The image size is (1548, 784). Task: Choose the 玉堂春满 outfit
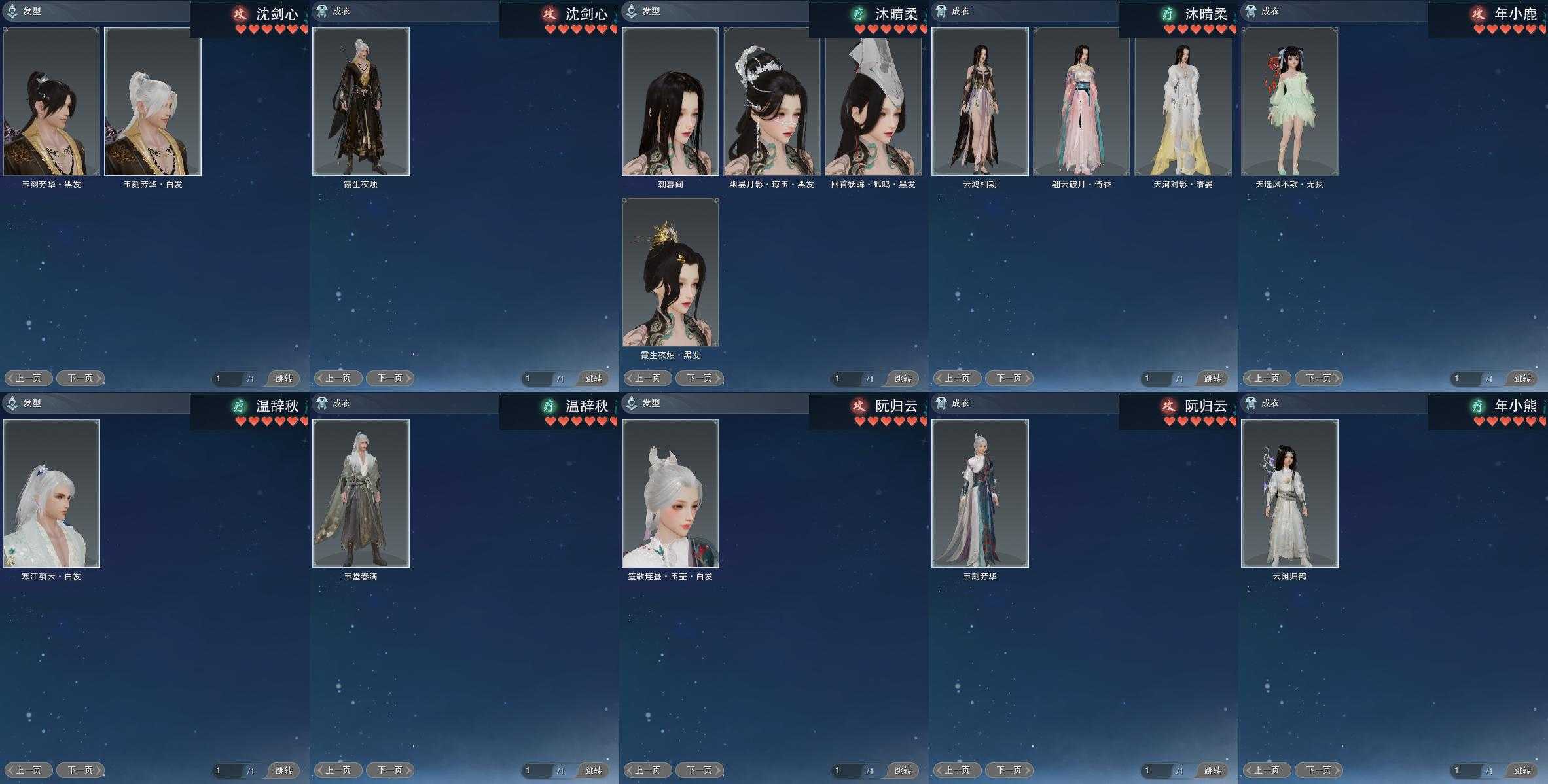(361, 493)
